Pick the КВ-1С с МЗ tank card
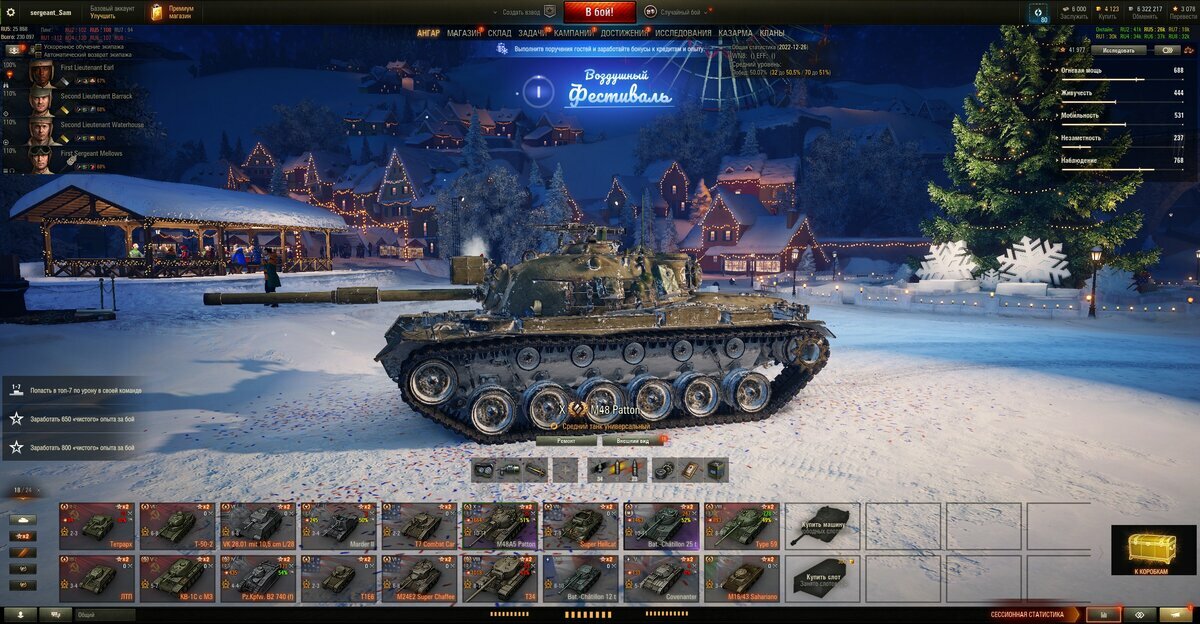Viewport: 1200px width, 624px height. [x=177, y=578]
